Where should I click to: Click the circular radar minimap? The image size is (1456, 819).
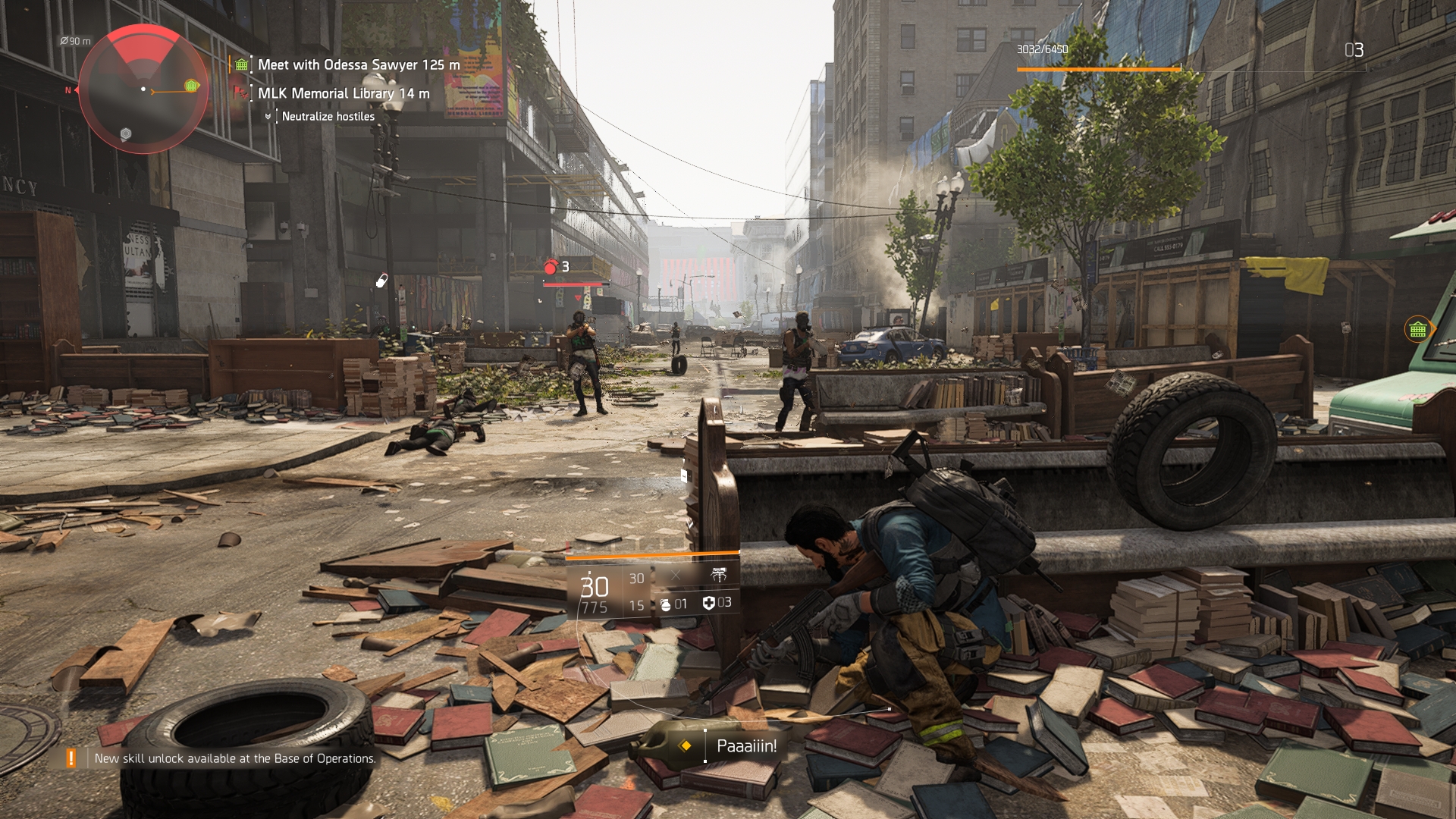click(x=143, y=89)
